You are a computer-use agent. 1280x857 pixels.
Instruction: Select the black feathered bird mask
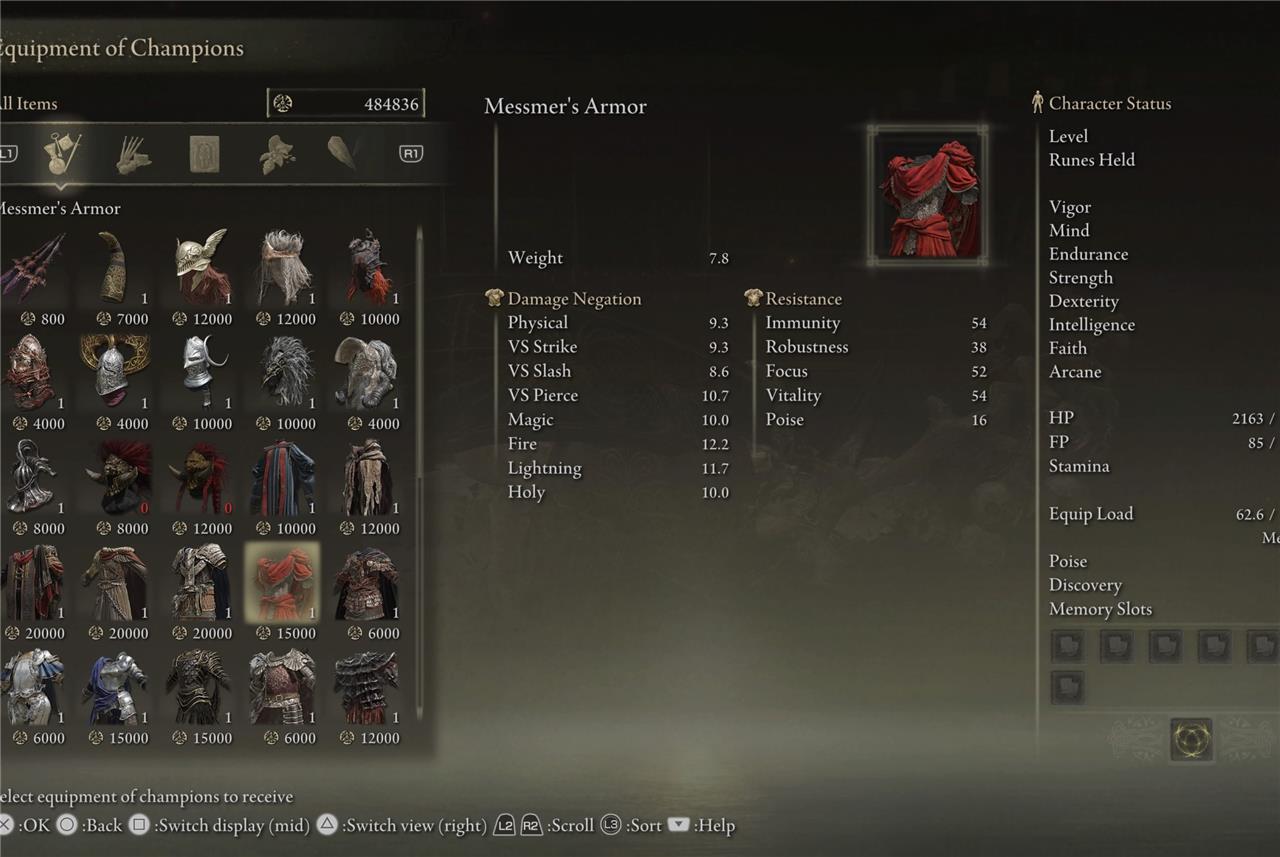[x=285, y=371]
